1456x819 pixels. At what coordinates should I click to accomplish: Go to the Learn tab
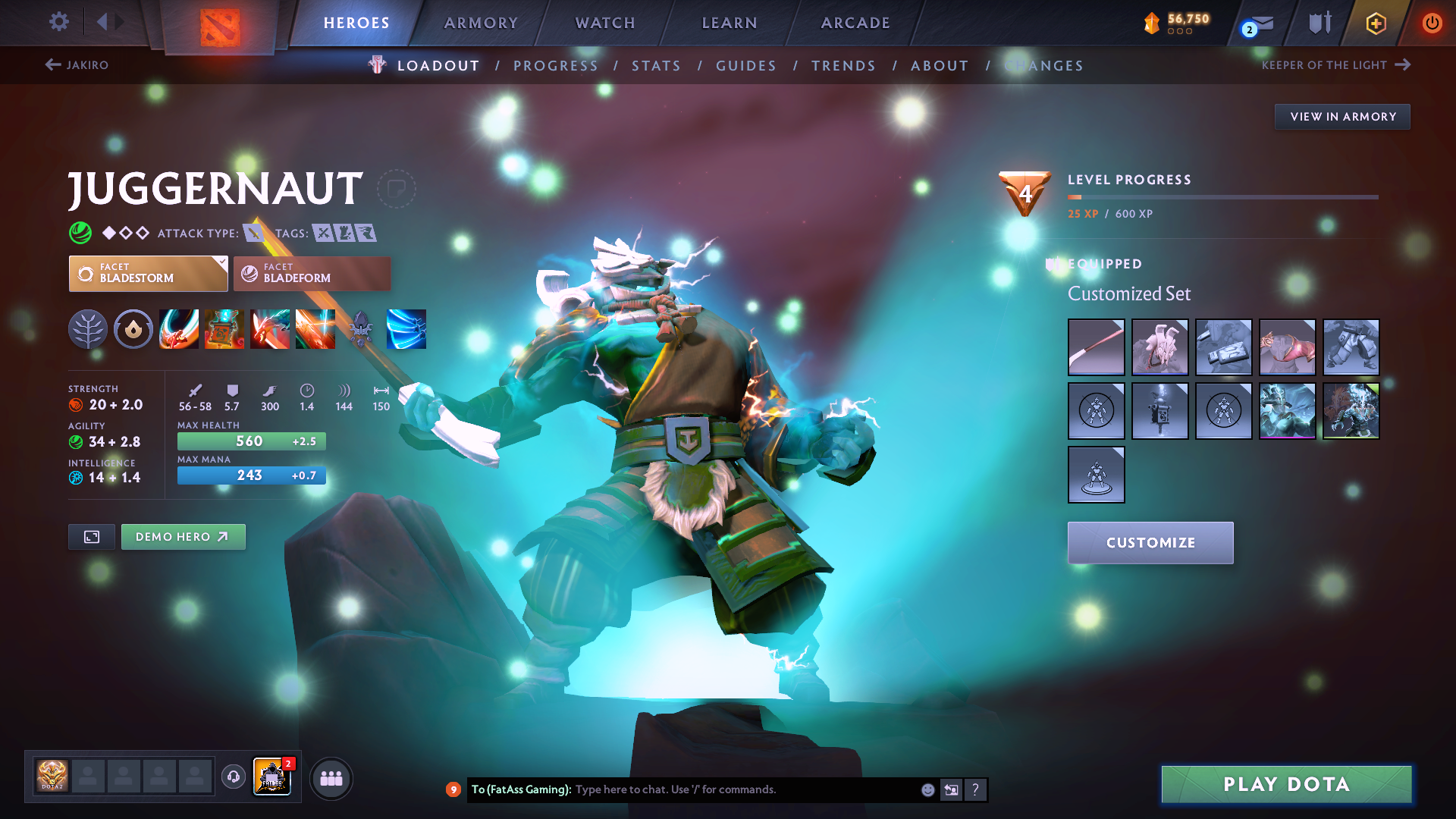(x=730, y=23)
